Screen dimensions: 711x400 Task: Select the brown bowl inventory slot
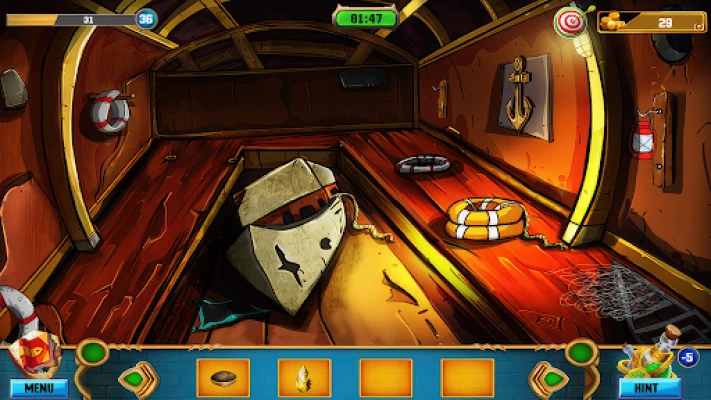click(x=223, y=378)
